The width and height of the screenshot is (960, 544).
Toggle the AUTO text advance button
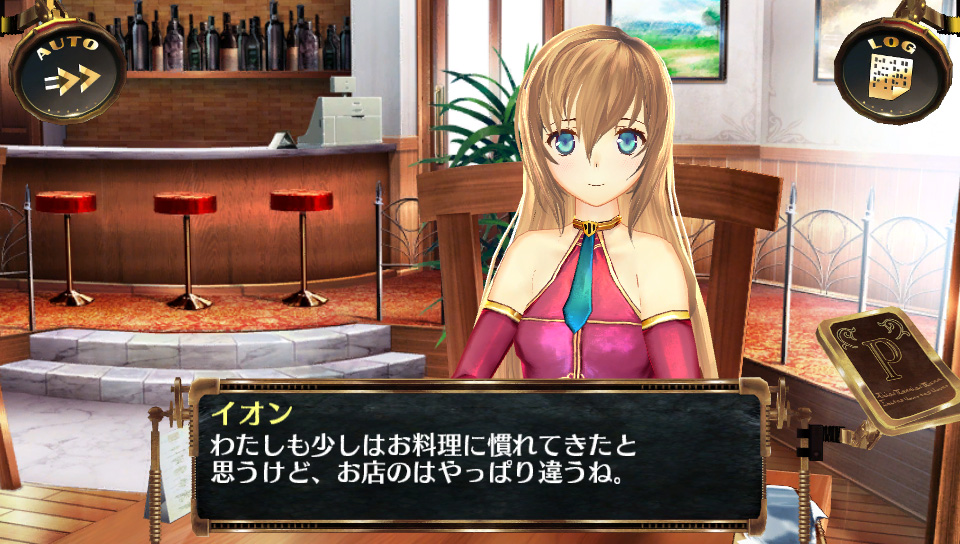click(68, 68)
